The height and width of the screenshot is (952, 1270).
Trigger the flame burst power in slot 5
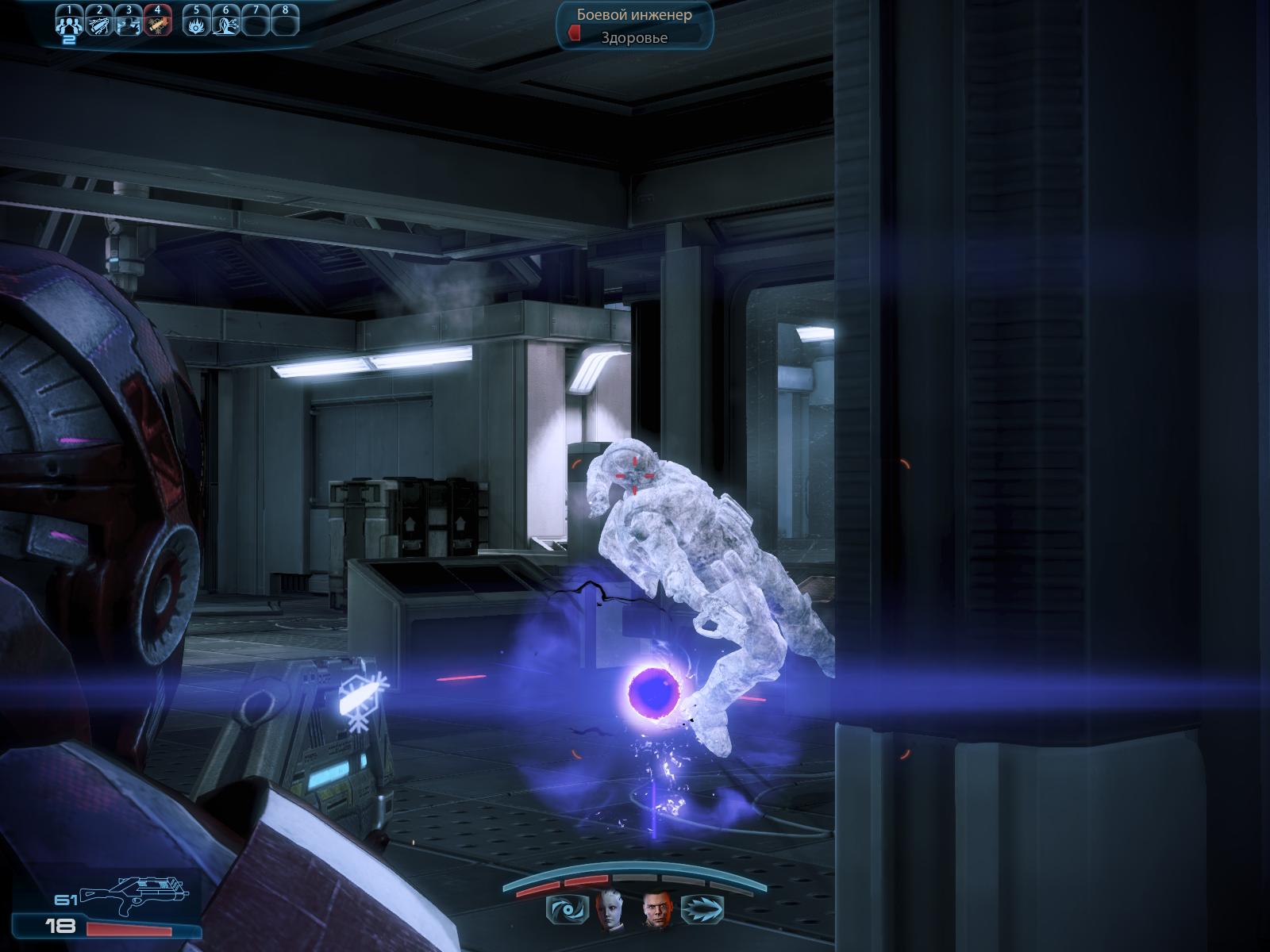coord(196,25)
